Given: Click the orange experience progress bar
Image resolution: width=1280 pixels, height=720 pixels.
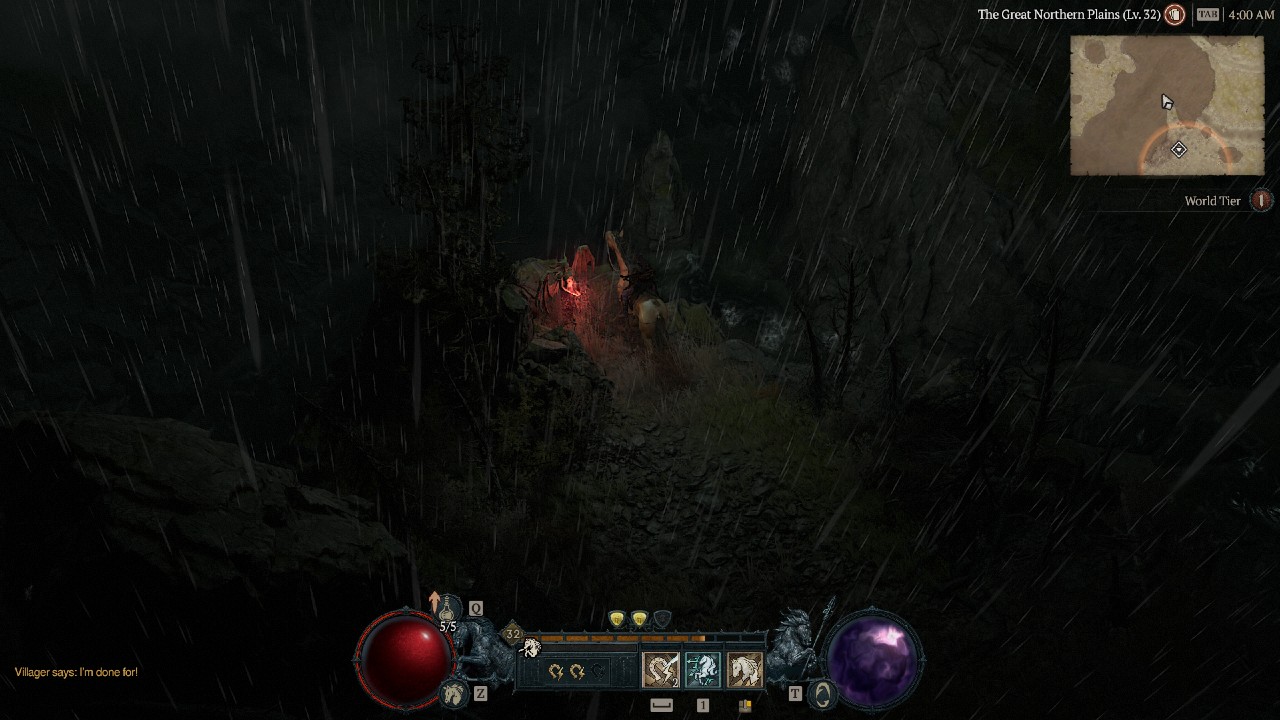Looking at the screenshot, I should (x=620, y=635).
